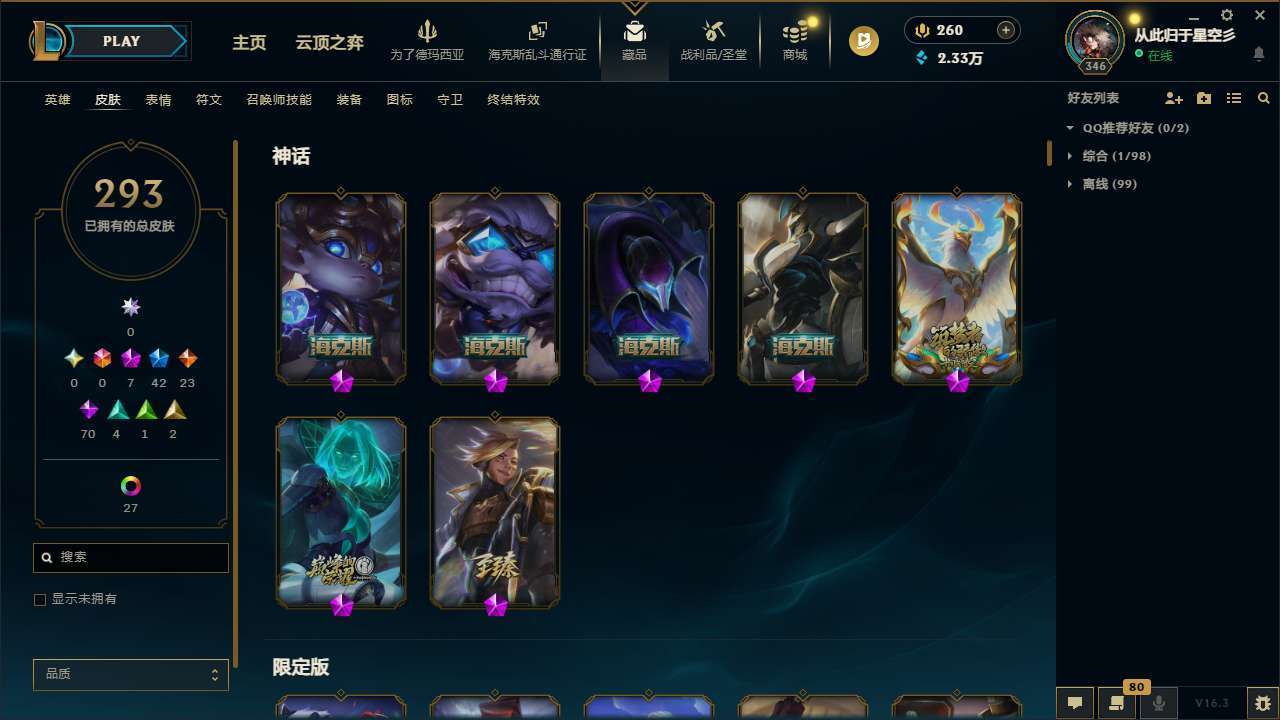Open the 品质 quality dropdown
The image size is (1280, 720).
click(x=130, y=674)
